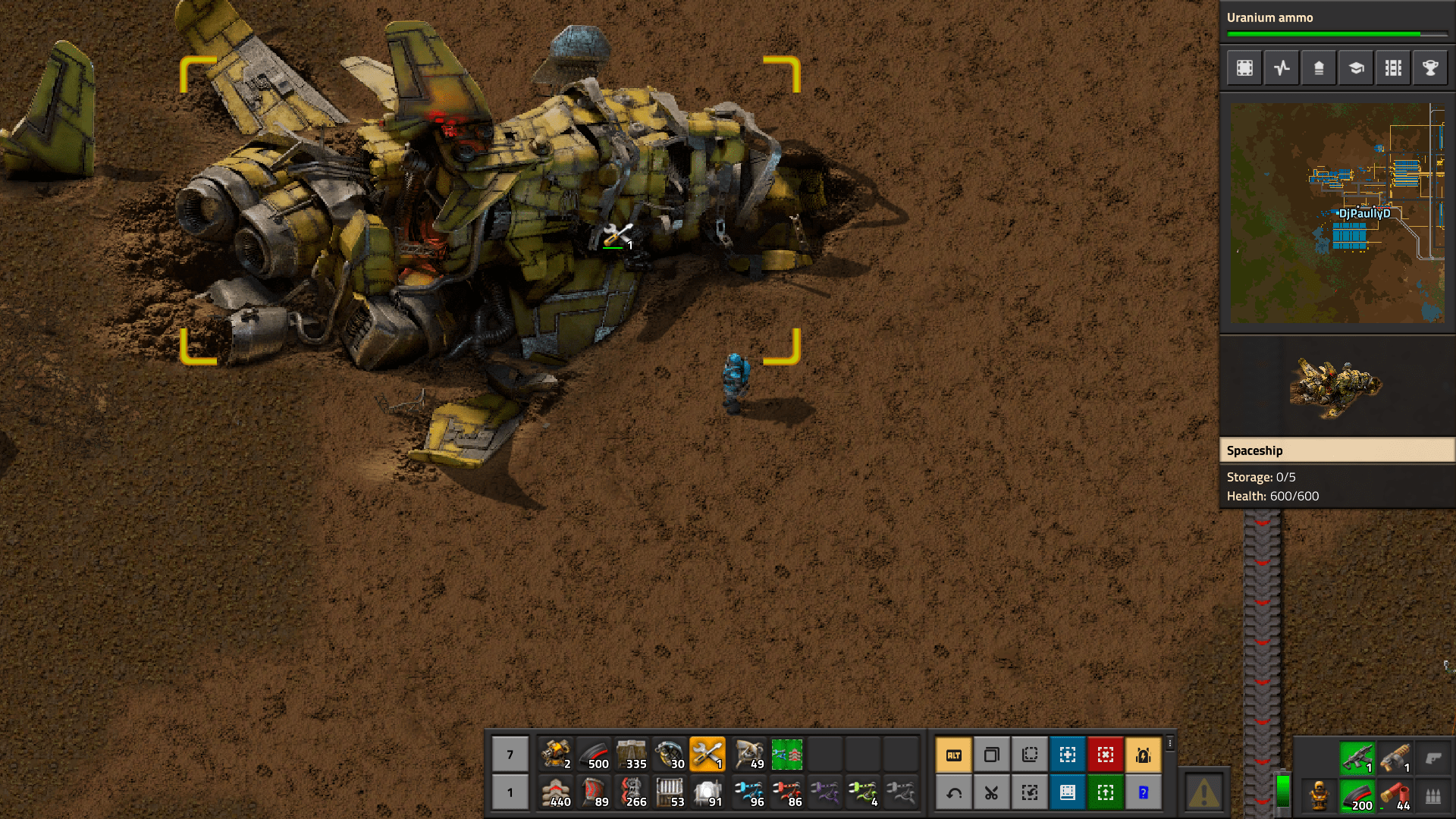The height and width of the screenshot is (819, 1456).
Task: Open the production statistics panel
Action: click(1282, 67)
